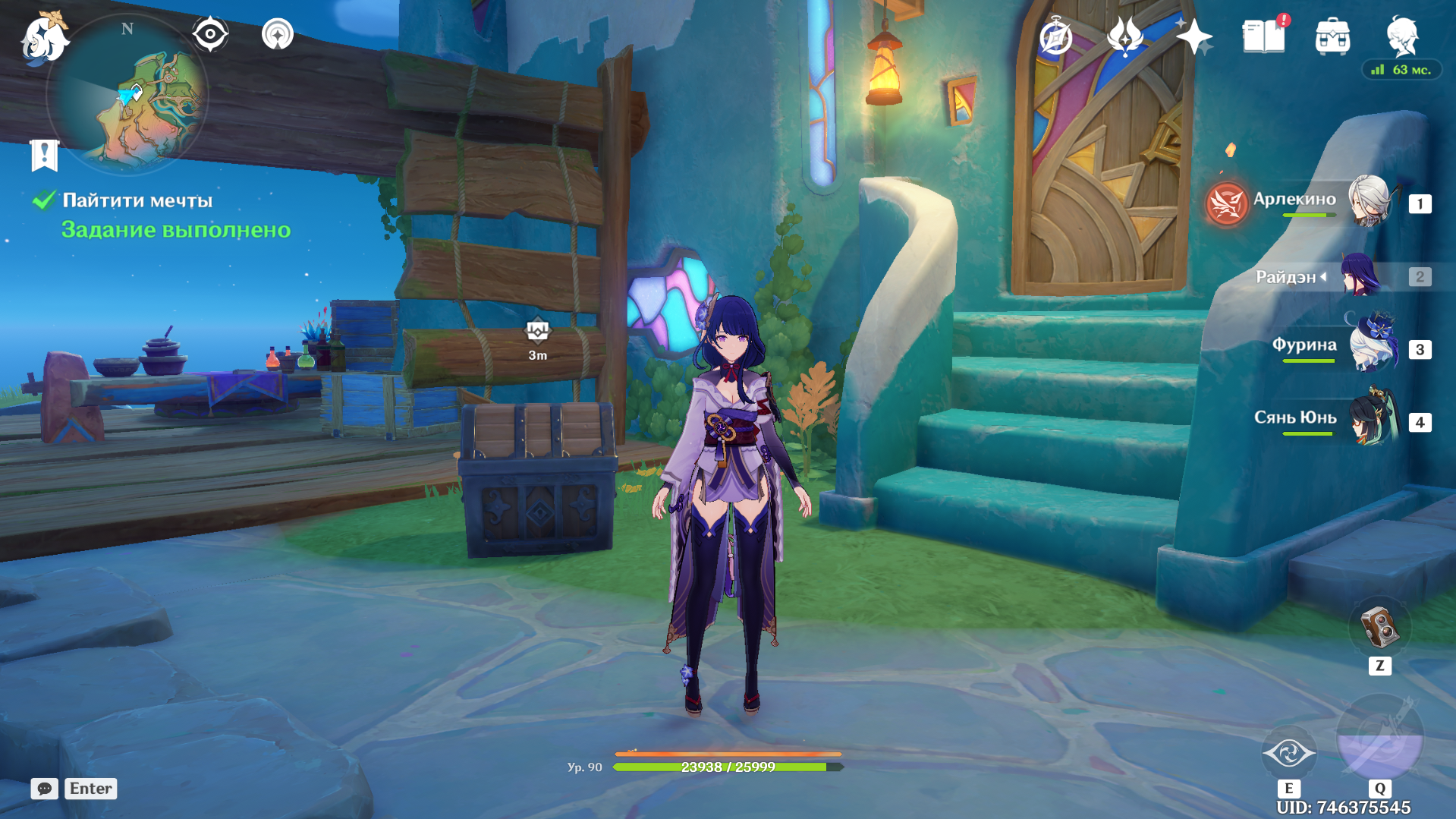
Task: Select the tracked quest "Пайтити мечты"
Action: click(x=137, y=200)
